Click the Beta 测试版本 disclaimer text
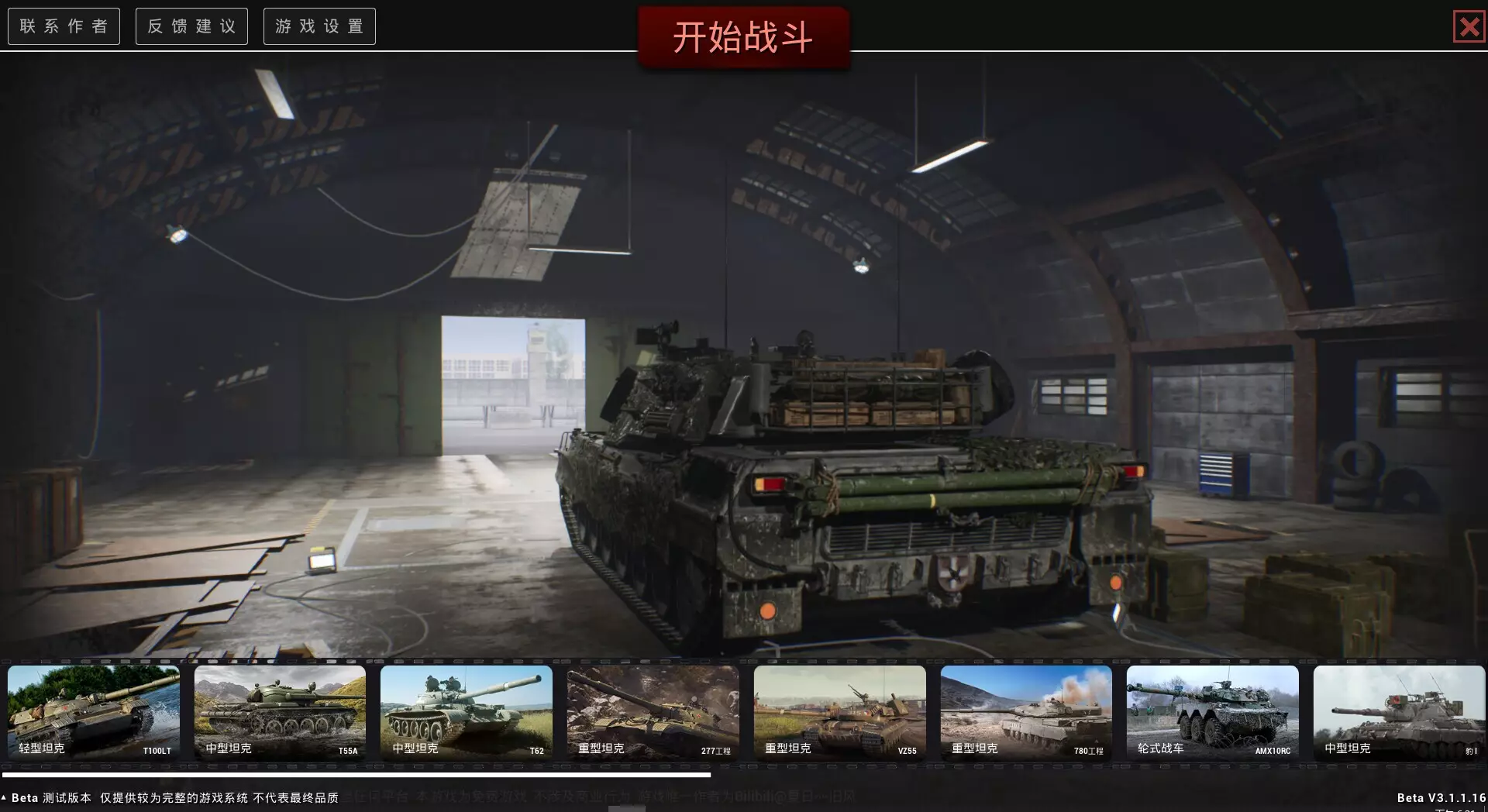Screen dimensions: 1488x812 170,795
